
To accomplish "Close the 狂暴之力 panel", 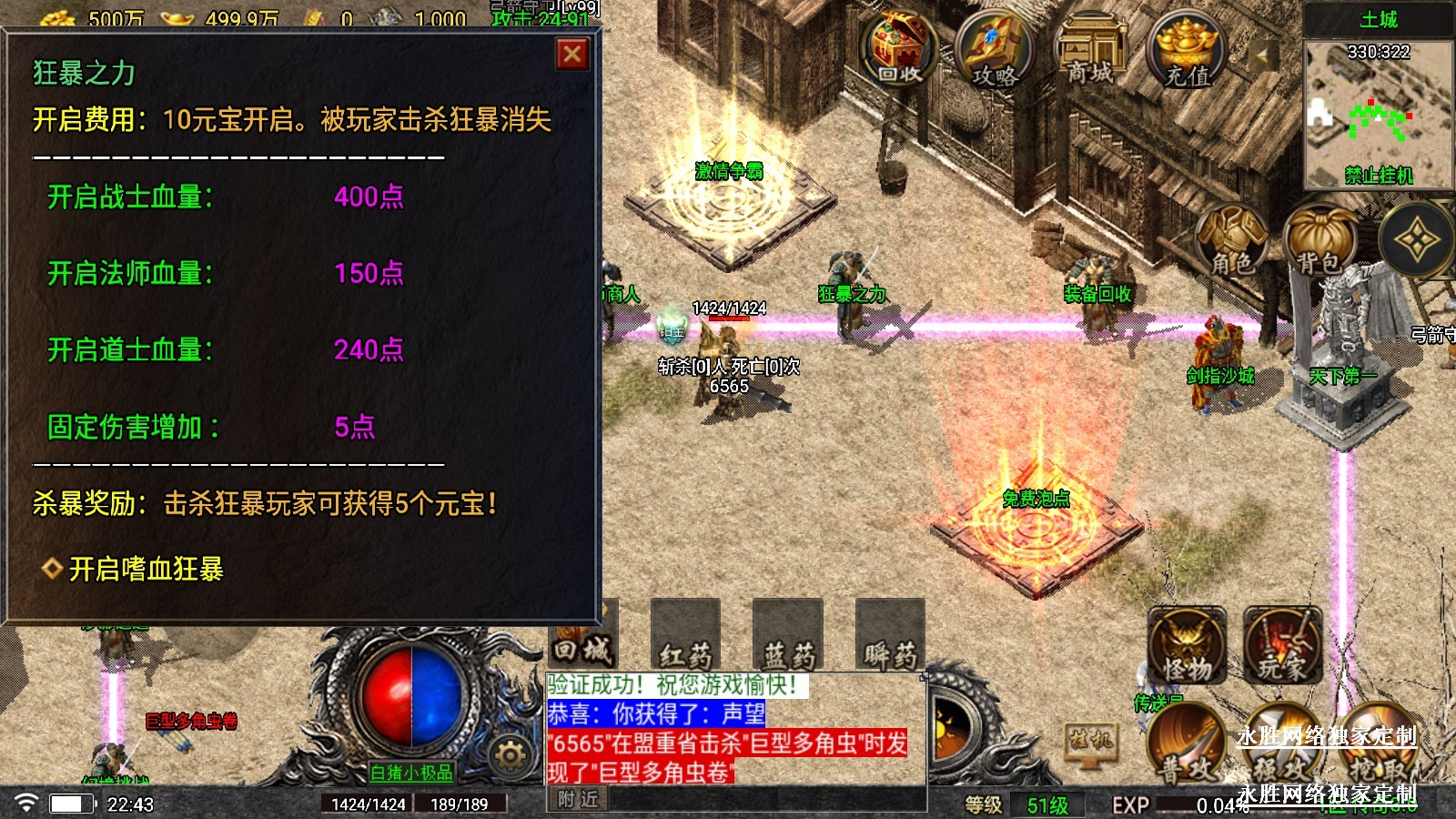I will click(x=572, y=55).
